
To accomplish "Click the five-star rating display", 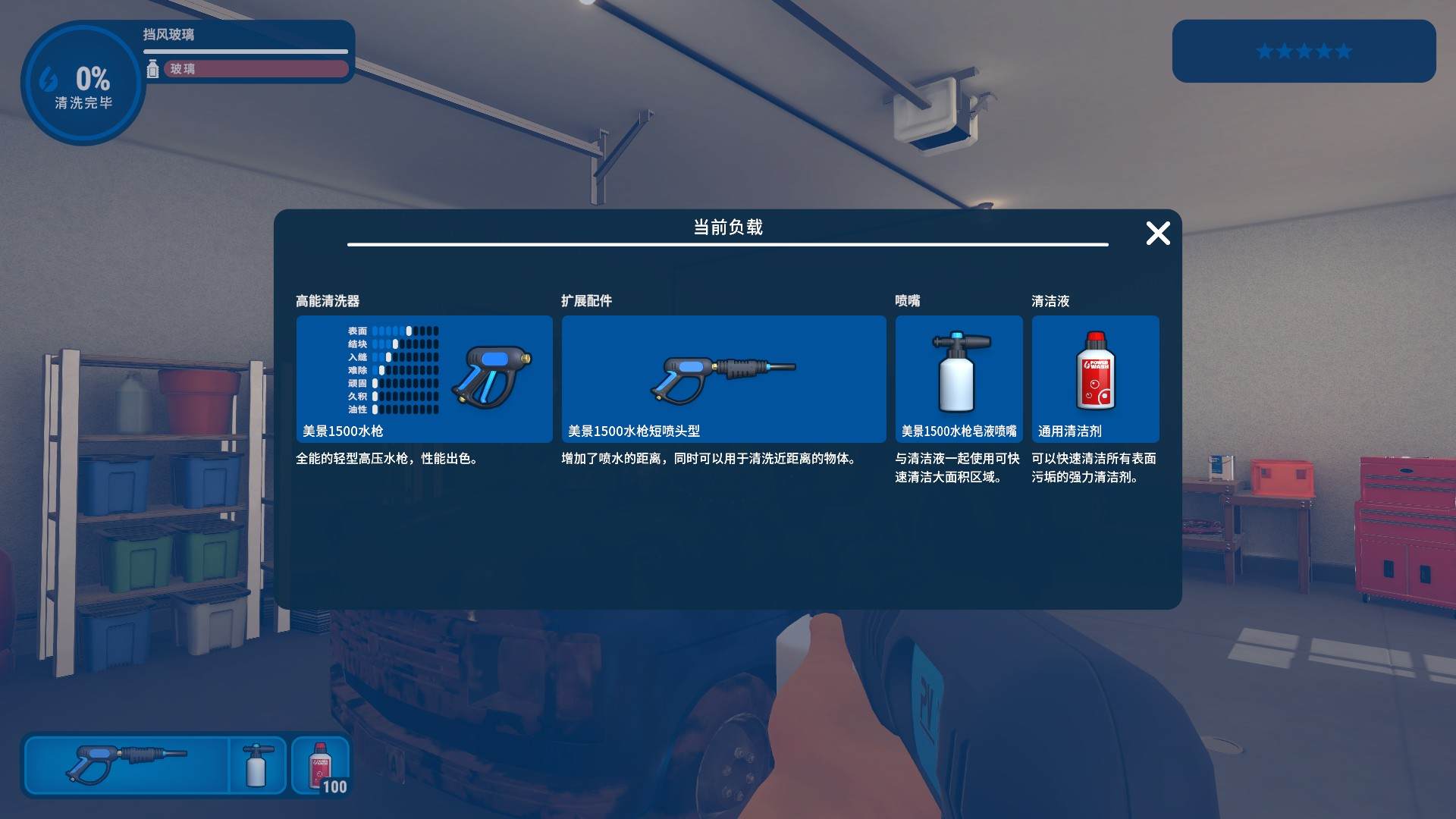I will point(1304,51).
